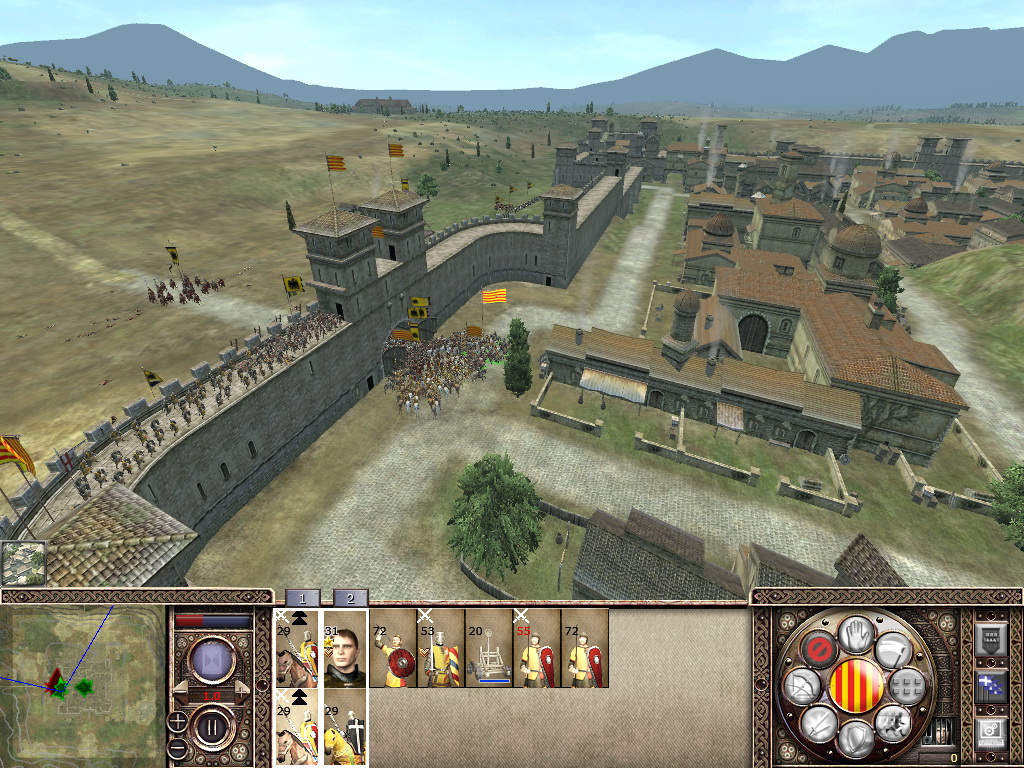Select the catapult unit card
This screenshot has height=768, width=1024.
(x=488, y=648)
